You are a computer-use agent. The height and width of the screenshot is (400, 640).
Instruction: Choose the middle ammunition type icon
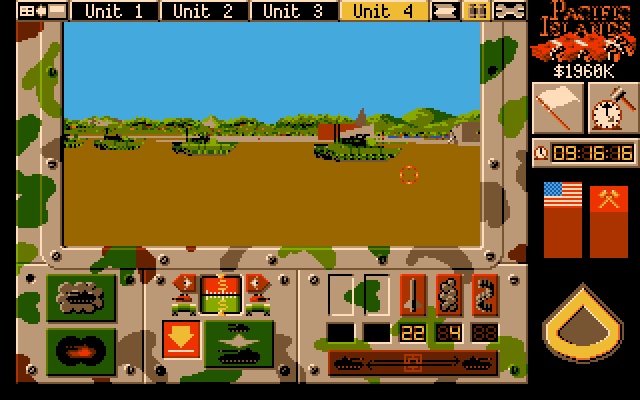449,295
